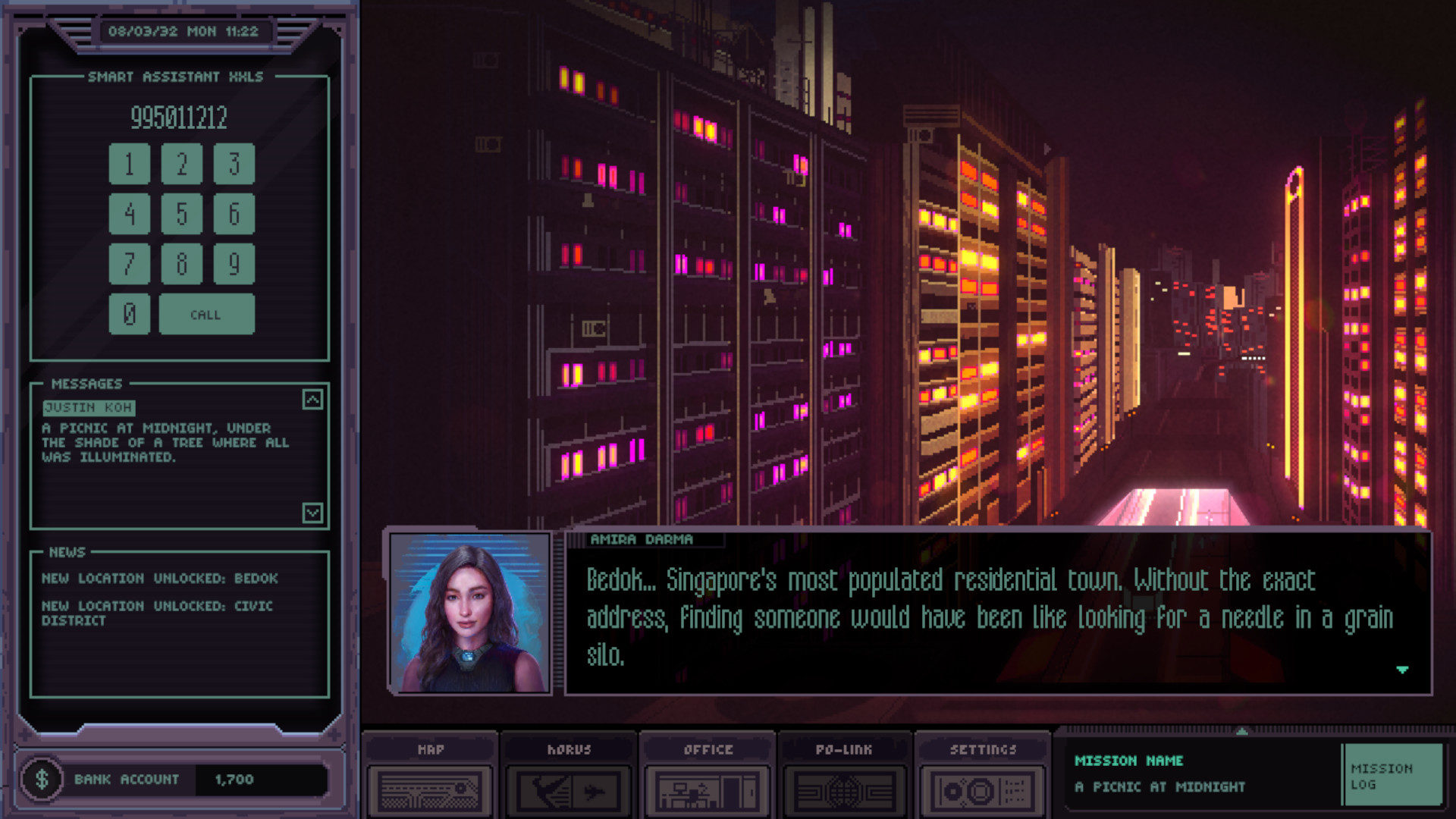Click the Civic District news entry
Viewport: 1456px width, 819px height.
156,613
